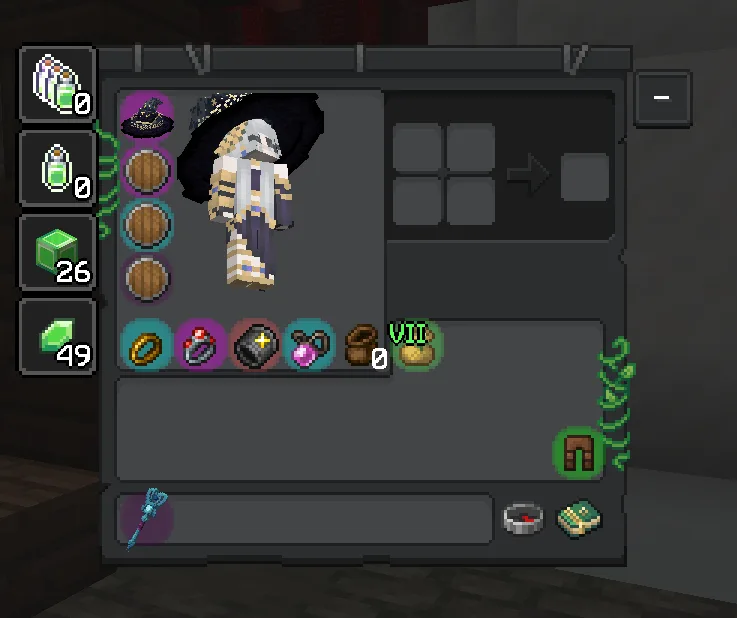This screenshot has width=737, height=618.
Task: Pick up the brown leather leggings
Action: [577, 452]
